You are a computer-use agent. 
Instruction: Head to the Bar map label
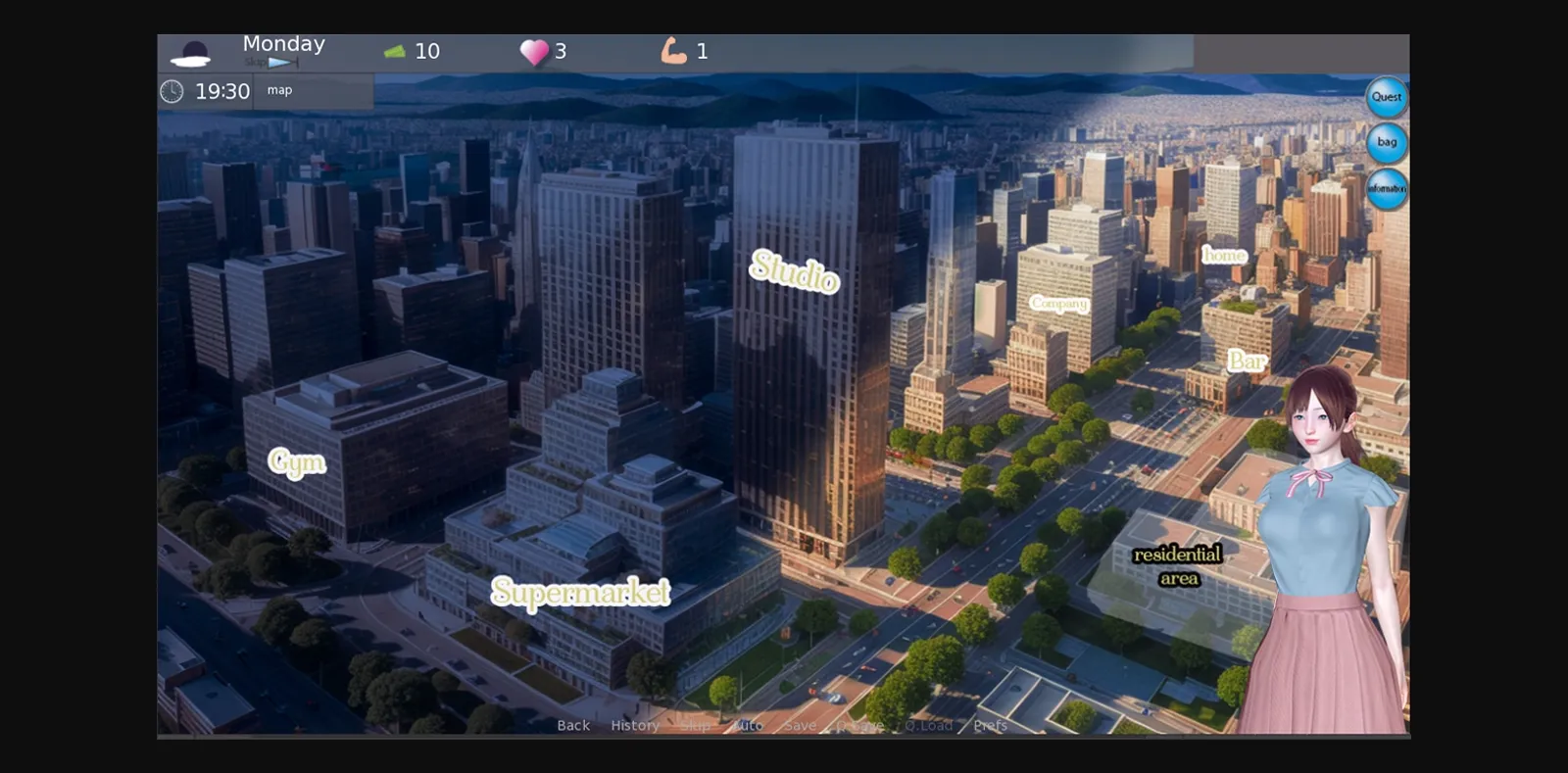(1247, 361)
